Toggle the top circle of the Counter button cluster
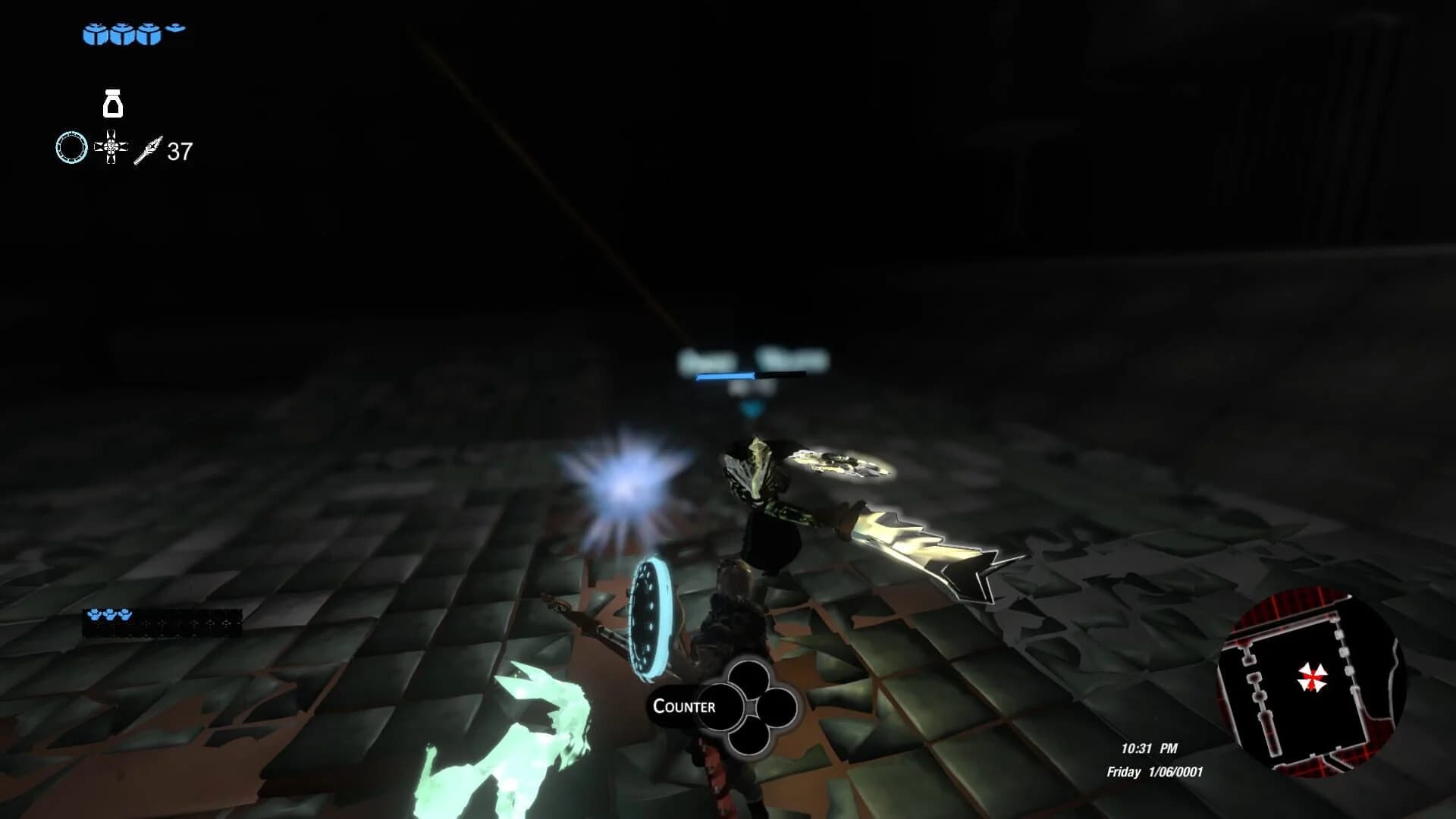 748,676
